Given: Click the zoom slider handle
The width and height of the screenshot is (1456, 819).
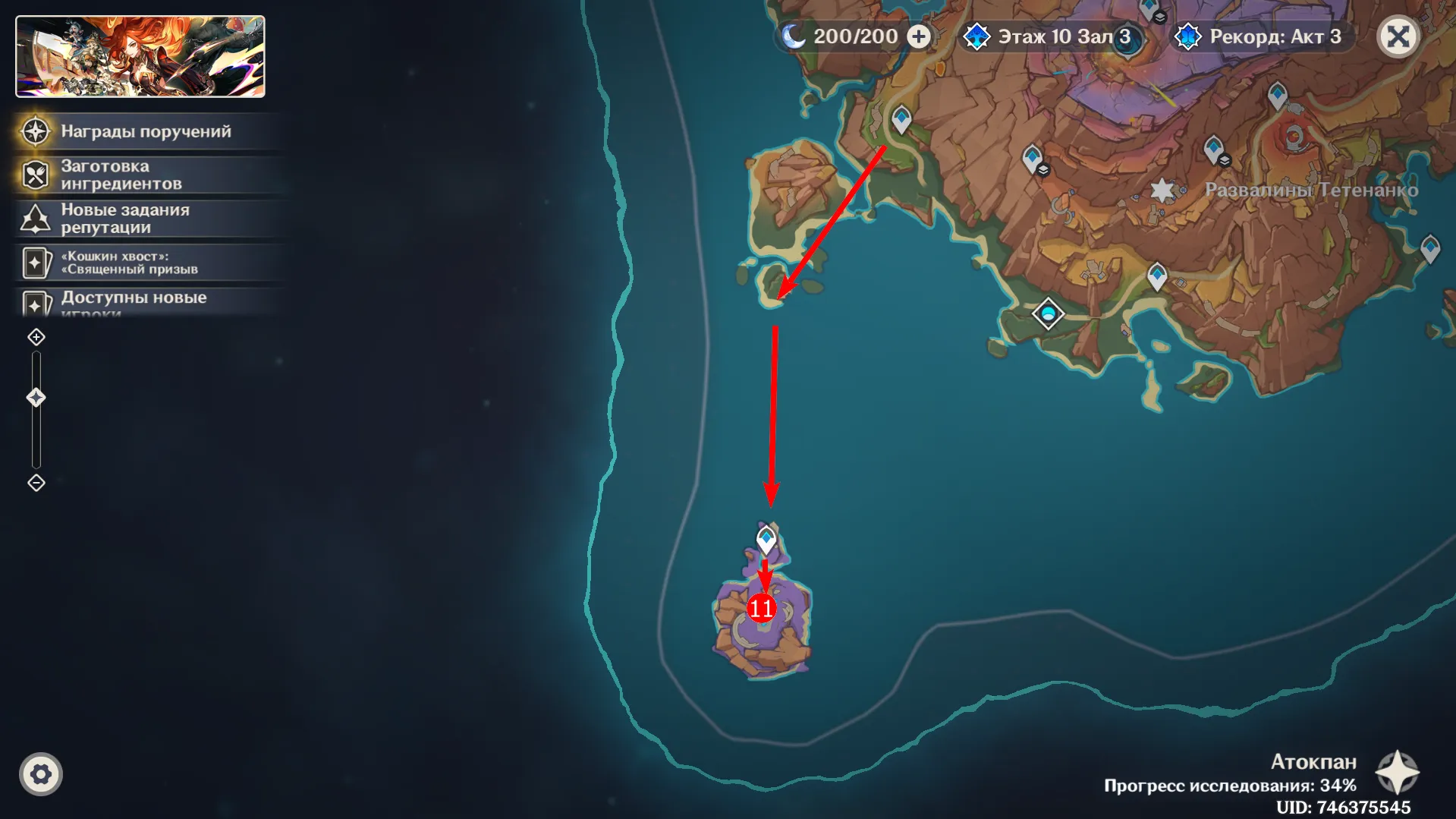Looking at the screenshot, I should coord(36,398).
